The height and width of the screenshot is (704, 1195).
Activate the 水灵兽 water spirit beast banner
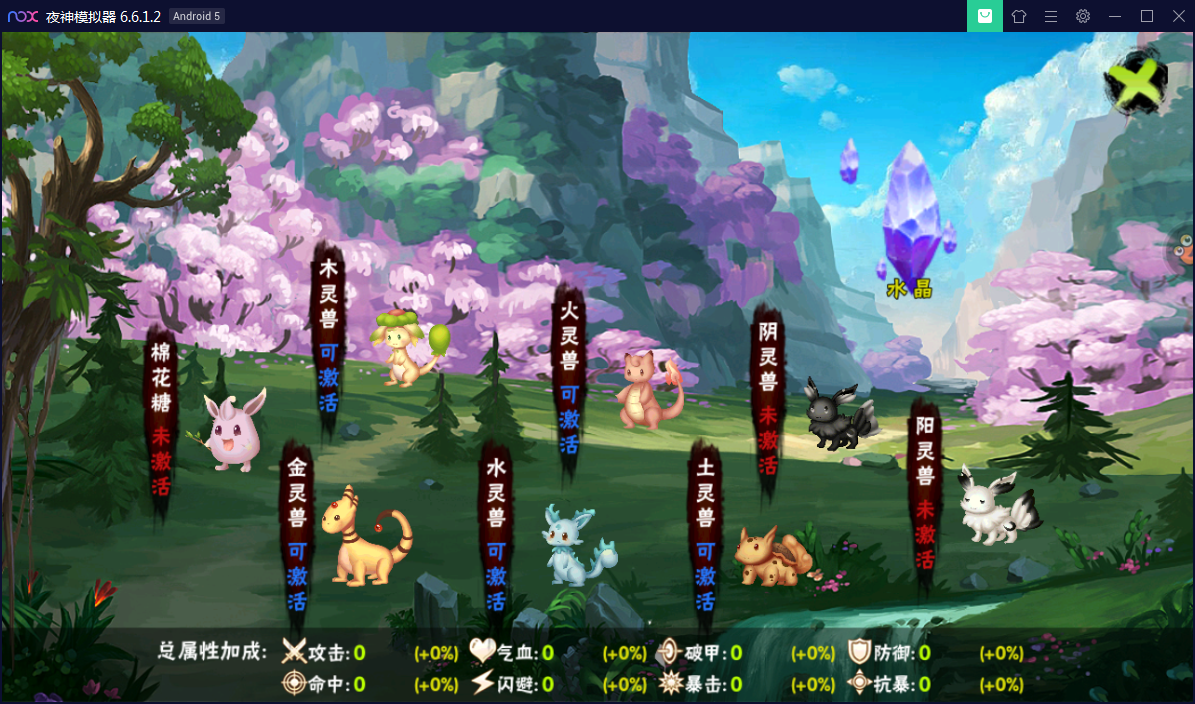point(496,535)
